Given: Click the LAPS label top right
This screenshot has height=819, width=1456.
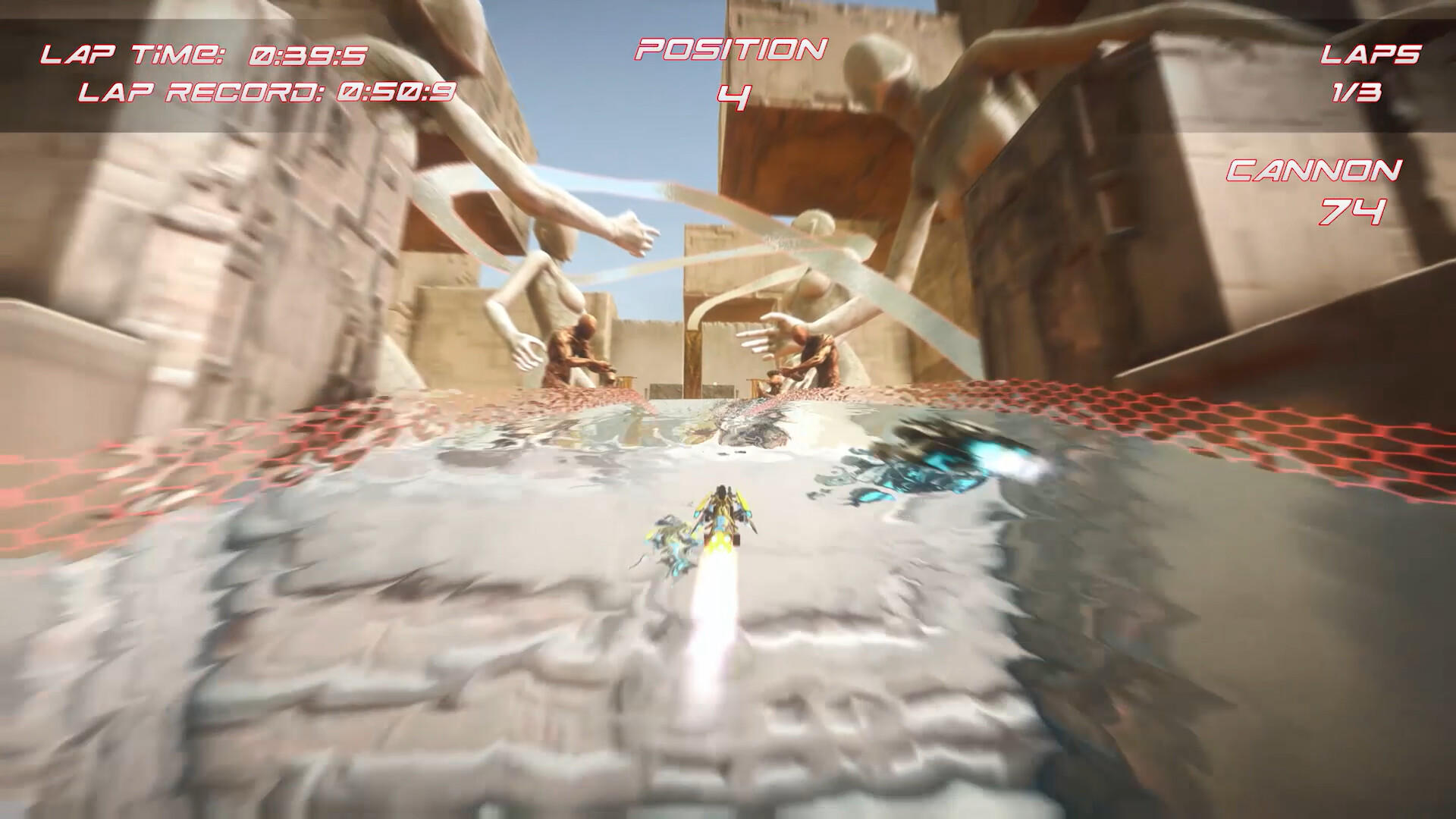Looking at the screenshot, I should pos(1370,53).
